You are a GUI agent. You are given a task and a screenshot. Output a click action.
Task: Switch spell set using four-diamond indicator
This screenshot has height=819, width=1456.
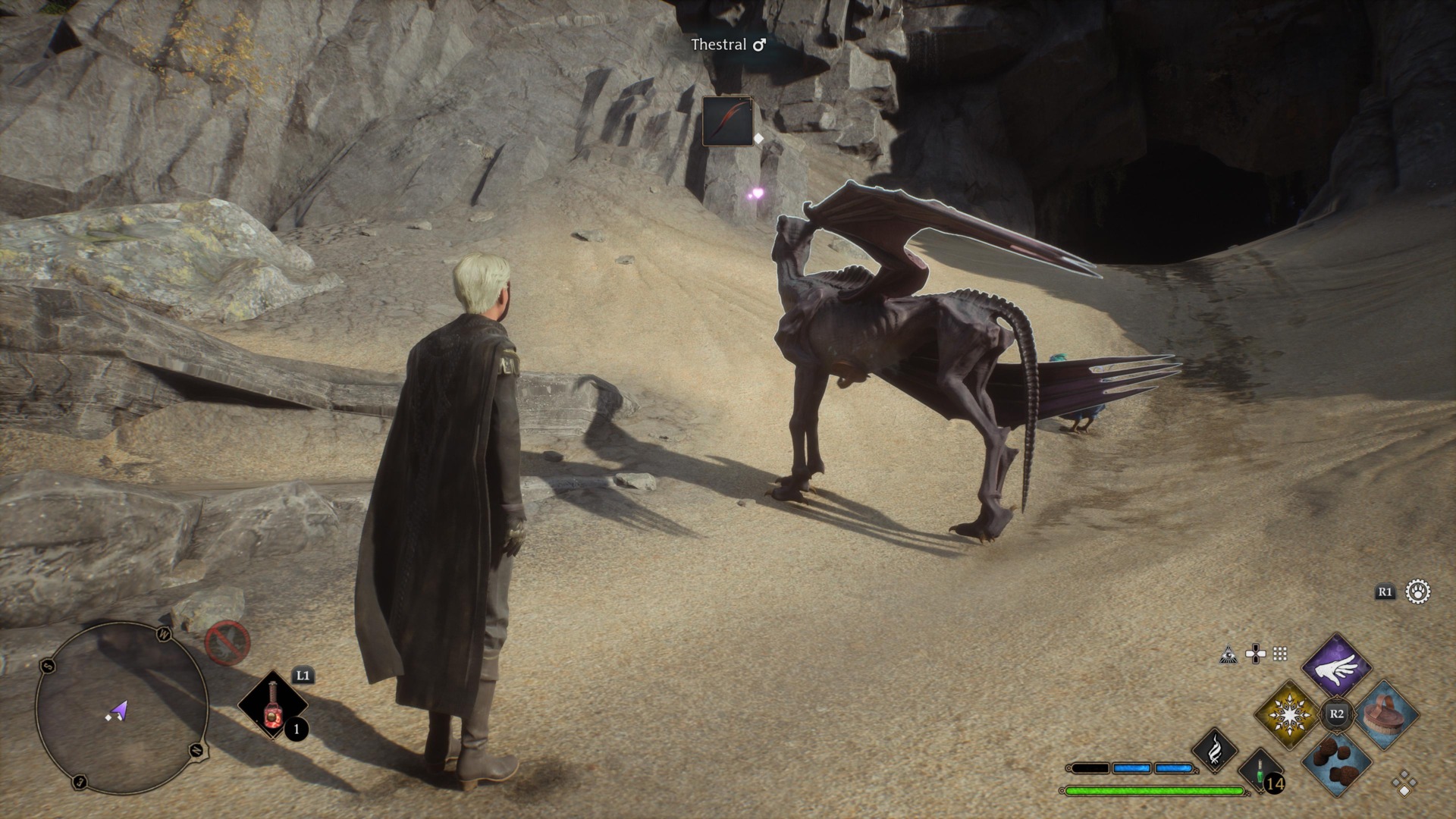pos(1404,783)
